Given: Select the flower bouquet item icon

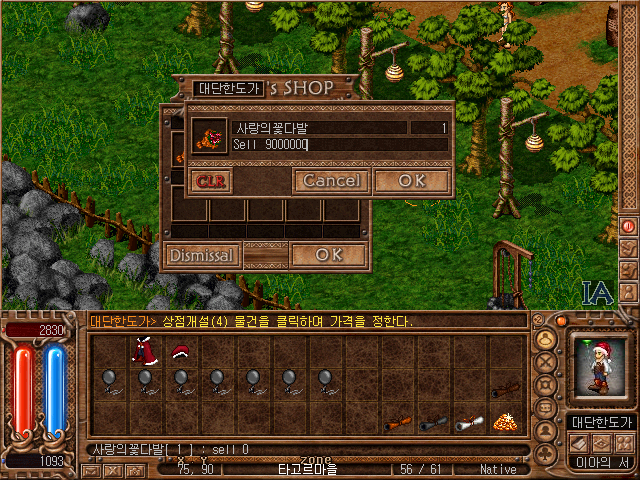Looking at the screenshot, I should [209, 137].
